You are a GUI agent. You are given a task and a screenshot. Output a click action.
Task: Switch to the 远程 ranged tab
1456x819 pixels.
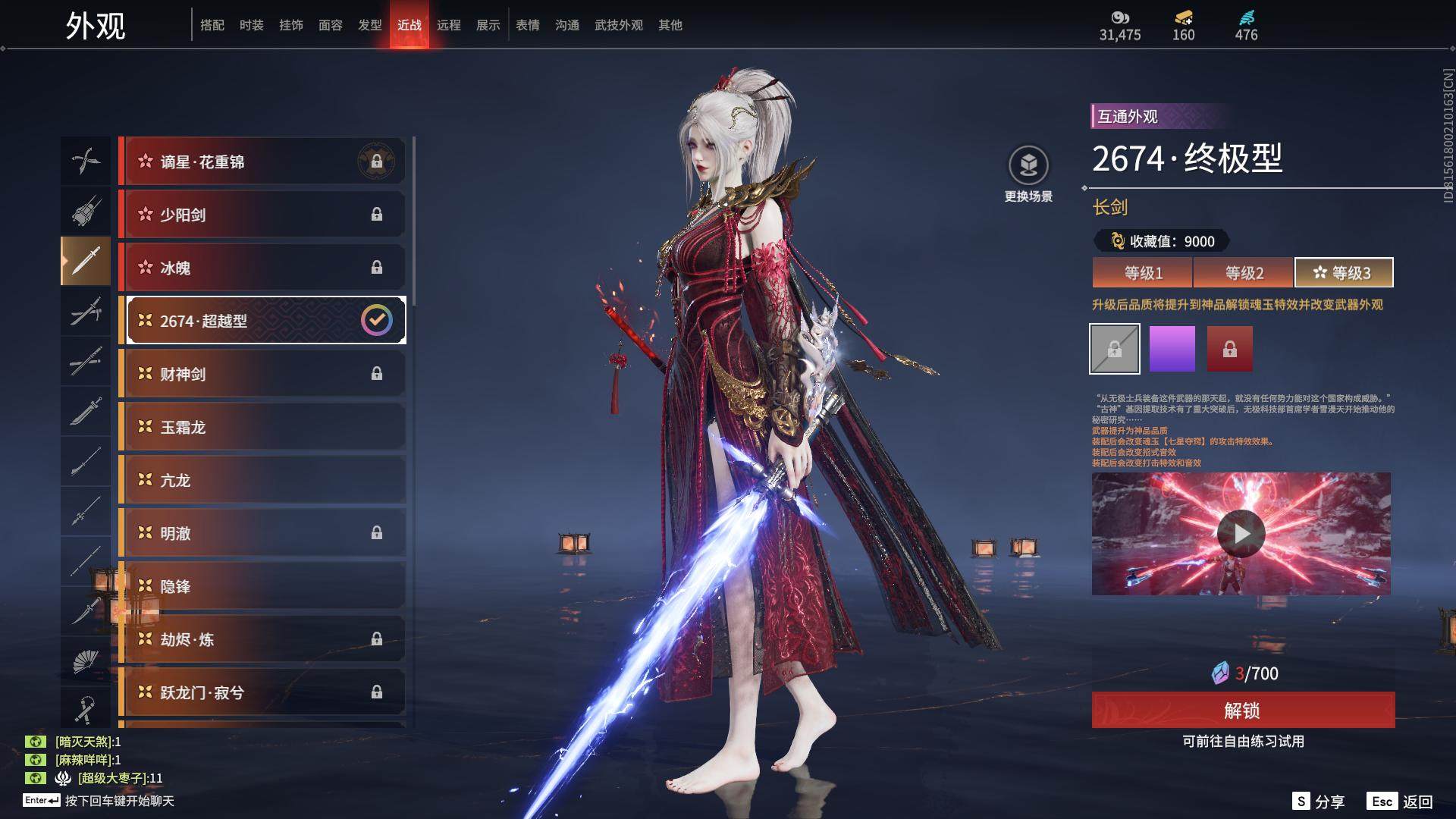point(448,25)
